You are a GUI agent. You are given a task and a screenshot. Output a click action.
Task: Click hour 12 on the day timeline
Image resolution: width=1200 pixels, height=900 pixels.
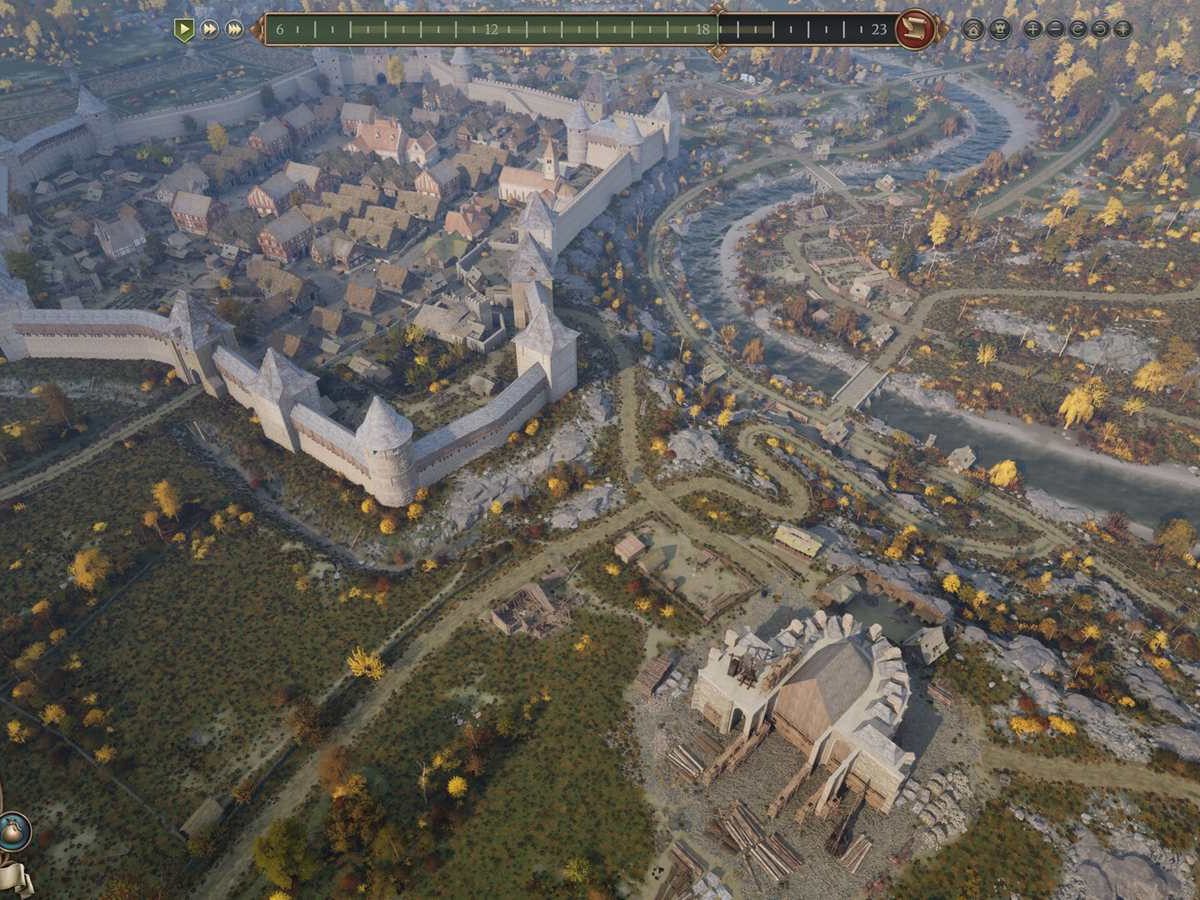(491, 29)
